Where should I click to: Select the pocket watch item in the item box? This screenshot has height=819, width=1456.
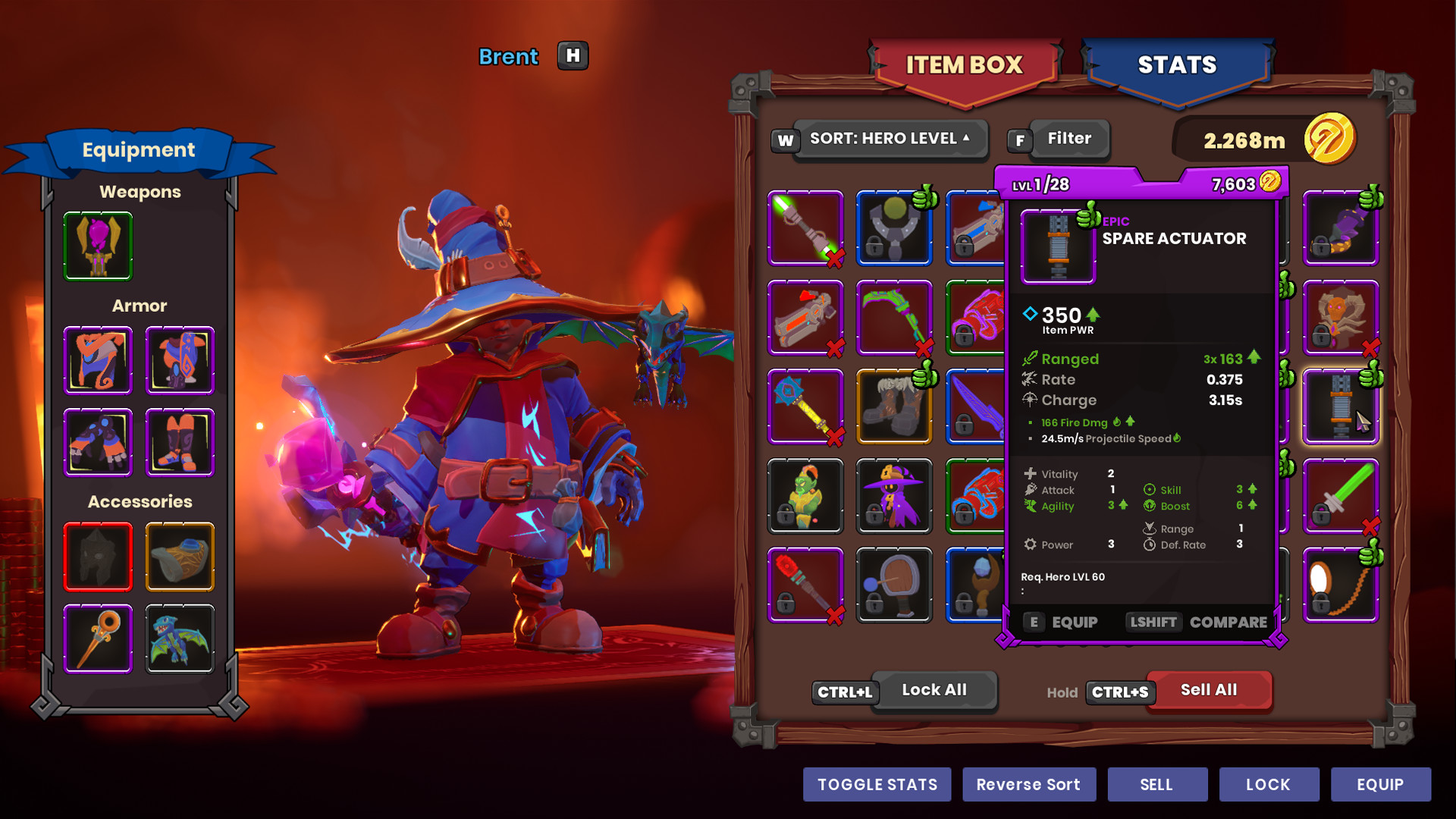[x=1341, y=584]
